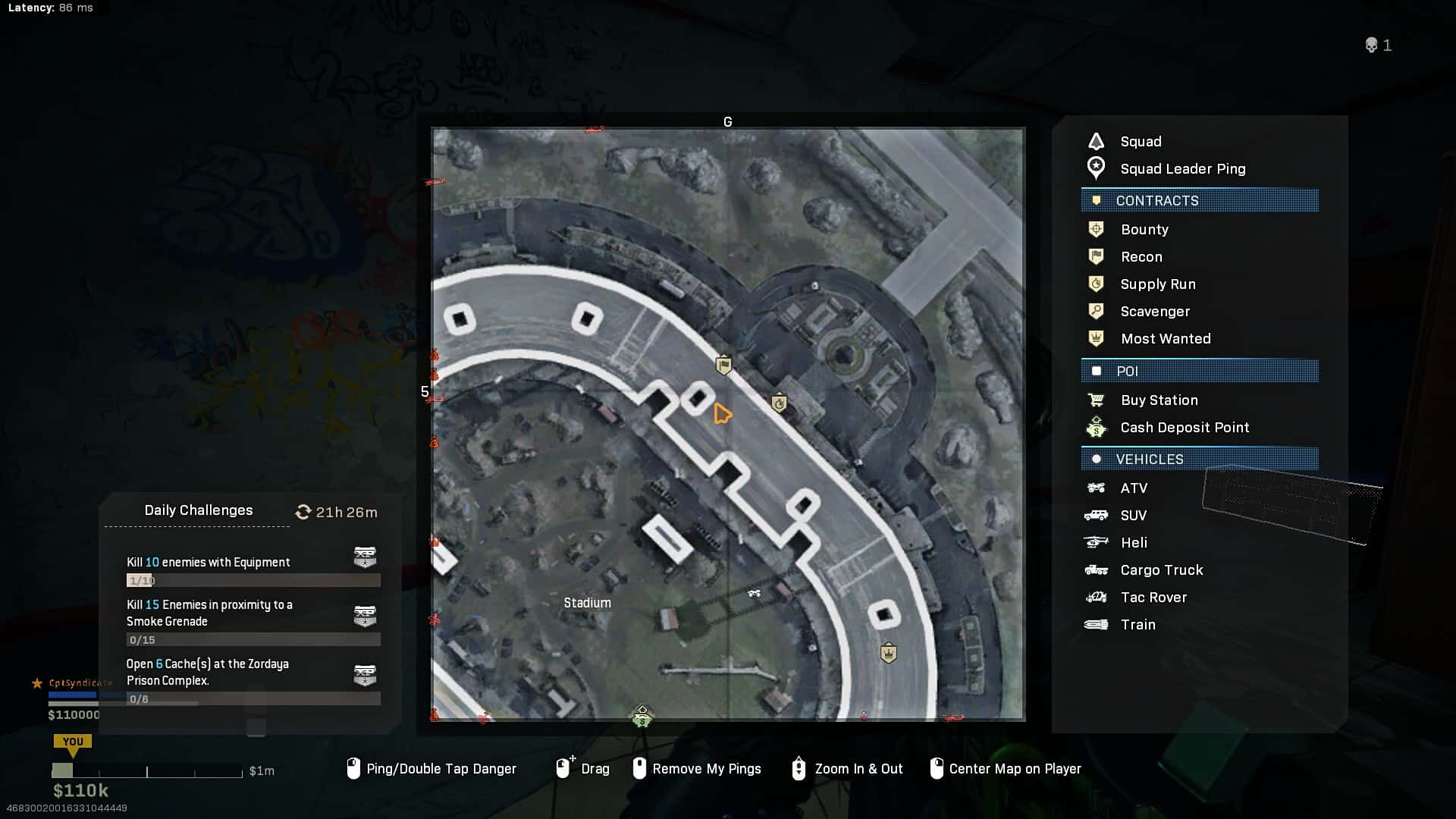Select the POI legend header
Screen dimensions: 1456x819
point(1200,372)
